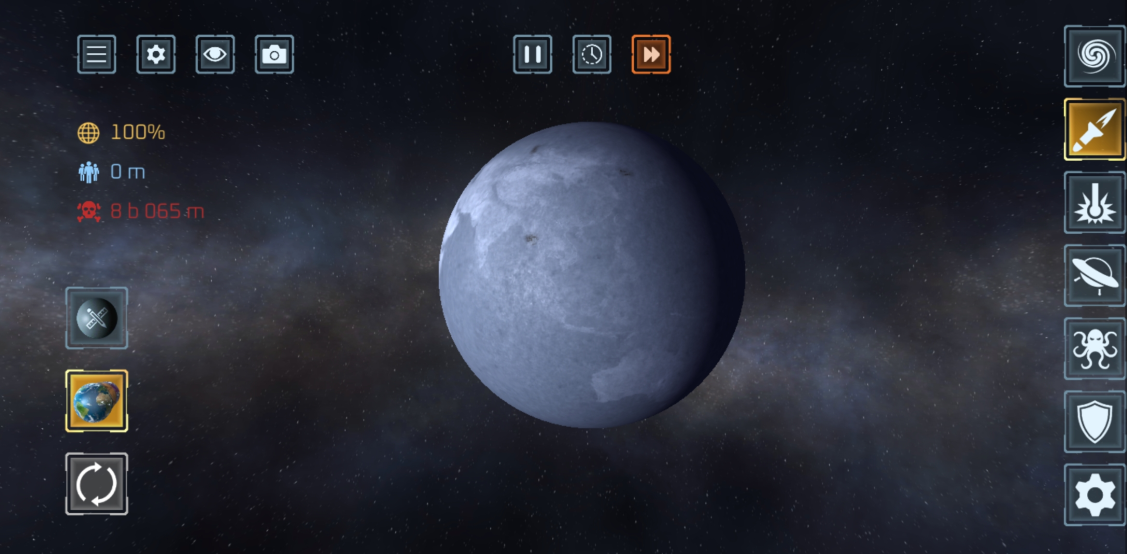The height and width of the screenshot is (554, 1127).
Task: Open the top-left gear settings
Action: (x=156, y=55)
